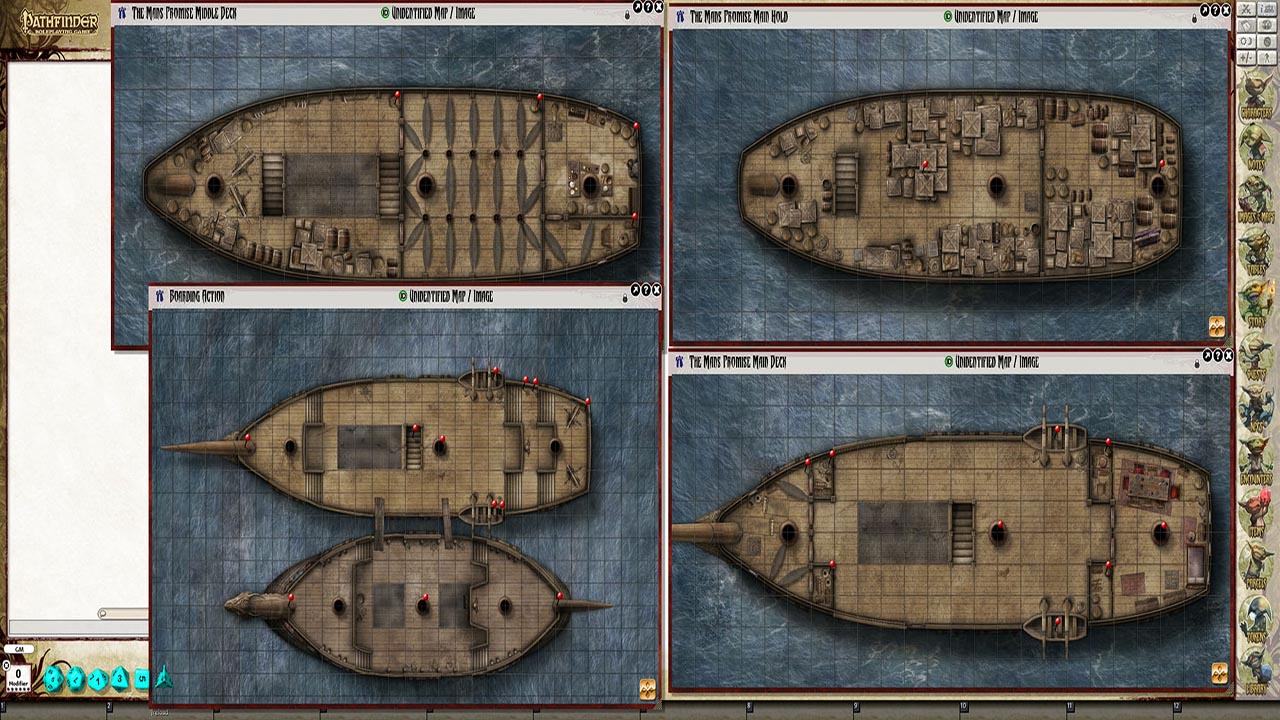The height and width of the screenshot is (720, 1280).
Task: Toggle the padlock on the Middle Deck window
Action: pyautogui.click(x=627, y=13)
